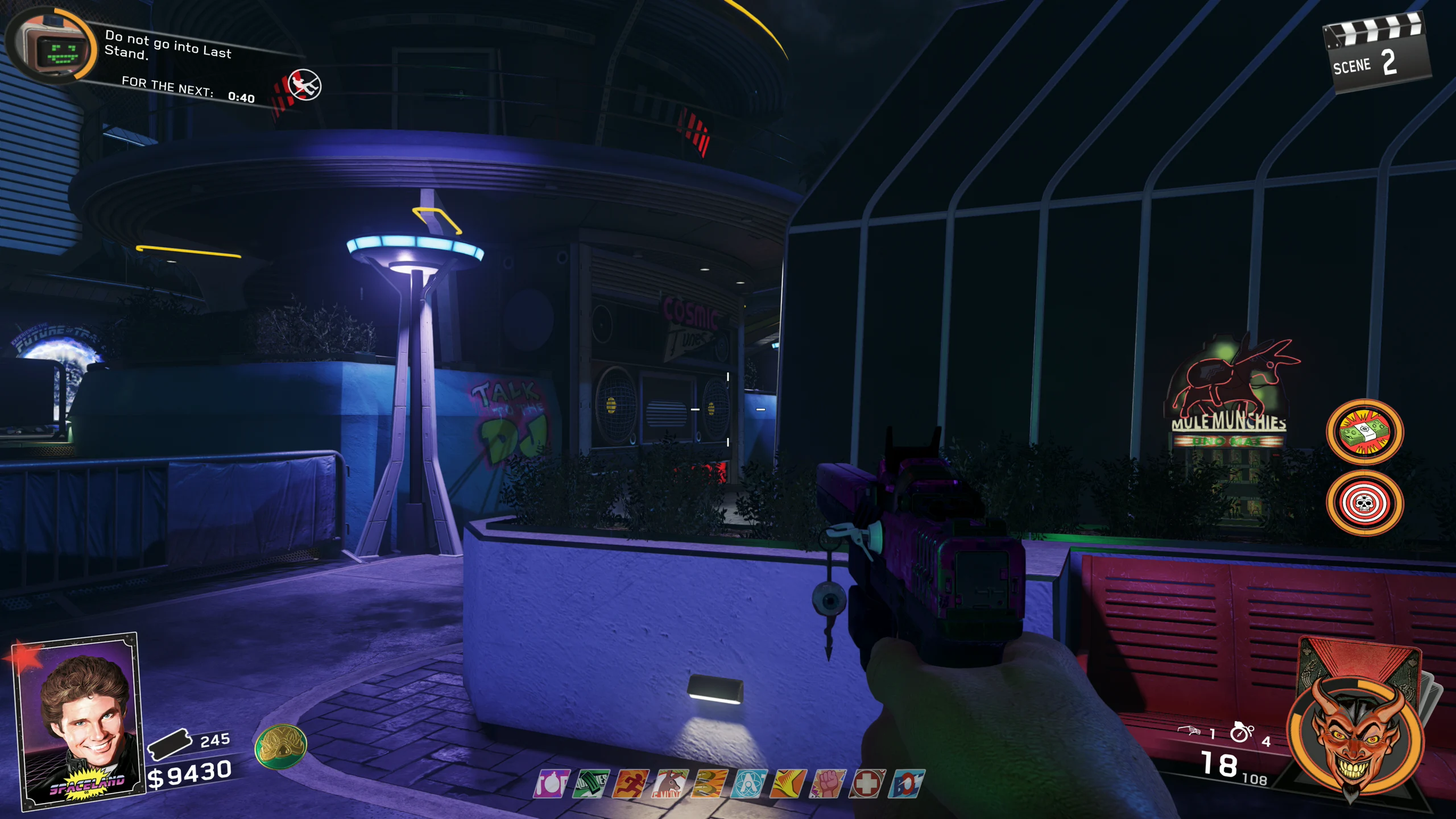This screenshot has height=819, width=1456.
Task: Select the raised fist Slappy Taffy perk
Action: click(x=828, y=784)
